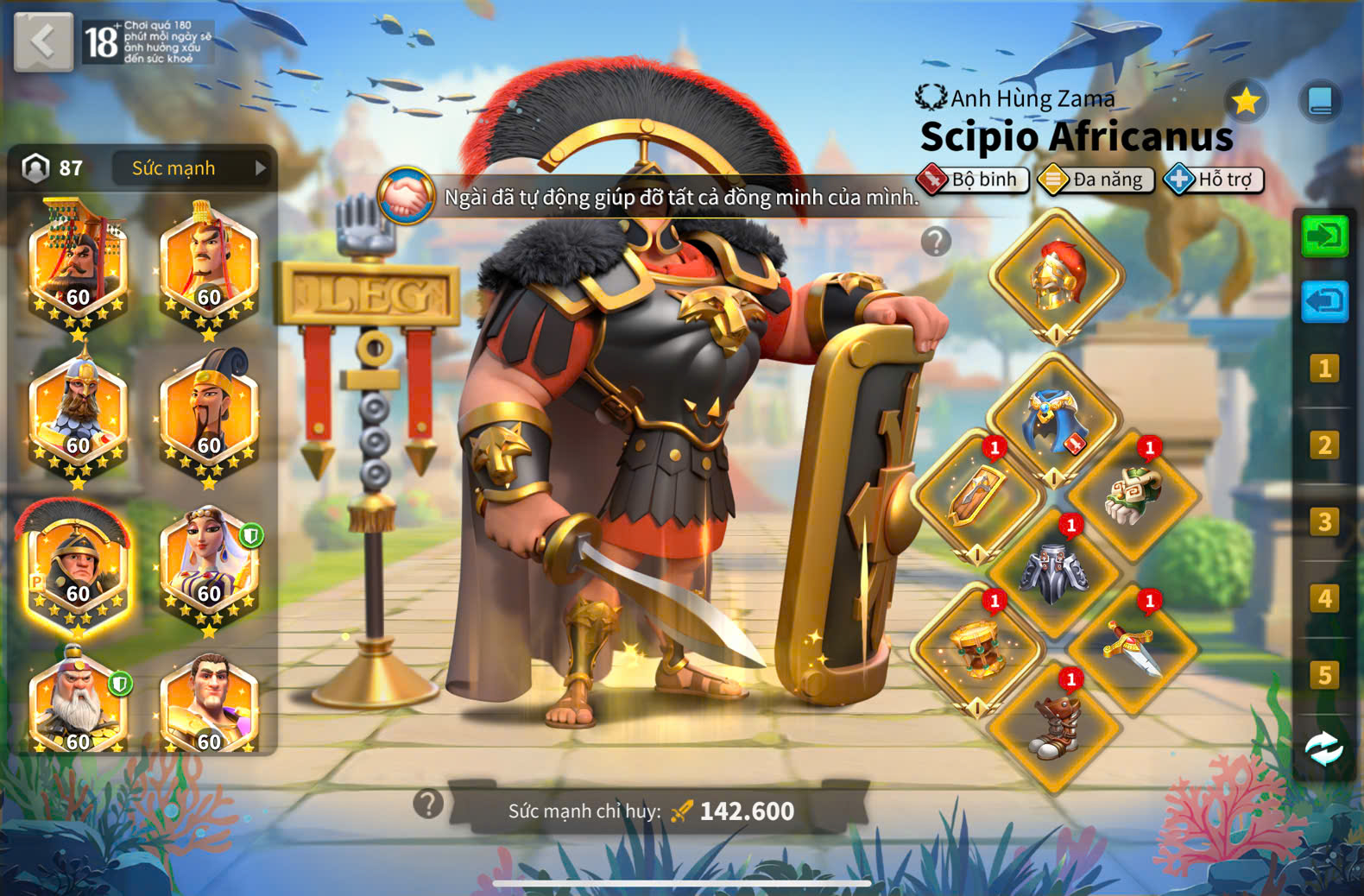Screen dimensions: 1364x896
Task: Go back with the arrow button
Action: [x=43, y=41]
